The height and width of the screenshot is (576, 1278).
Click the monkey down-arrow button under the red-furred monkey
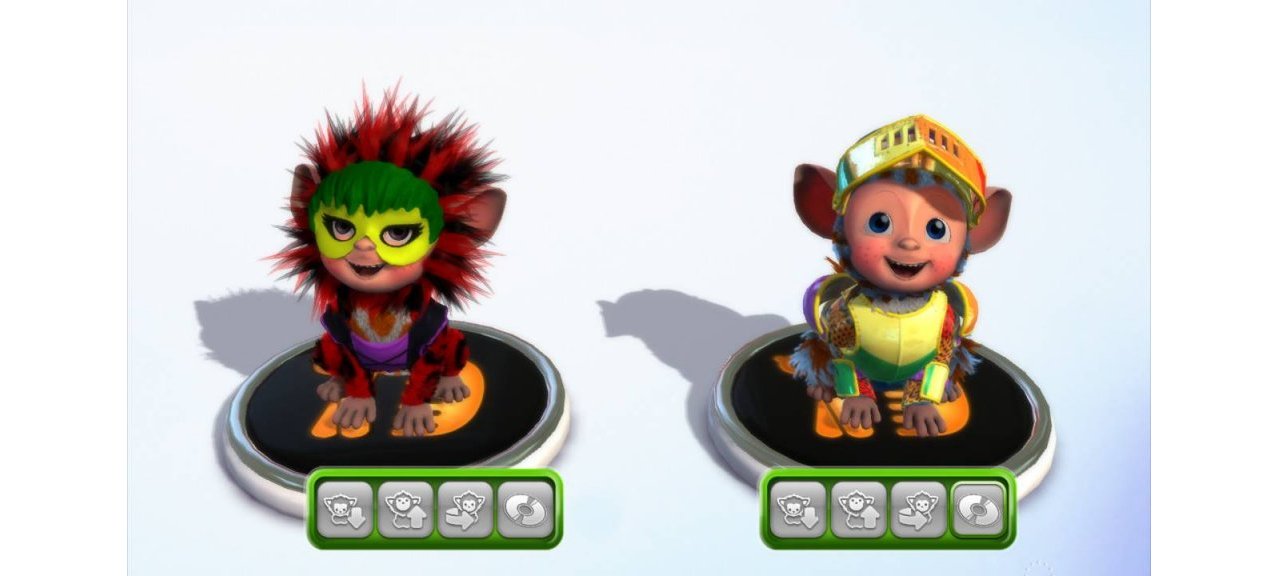point(346,509)
